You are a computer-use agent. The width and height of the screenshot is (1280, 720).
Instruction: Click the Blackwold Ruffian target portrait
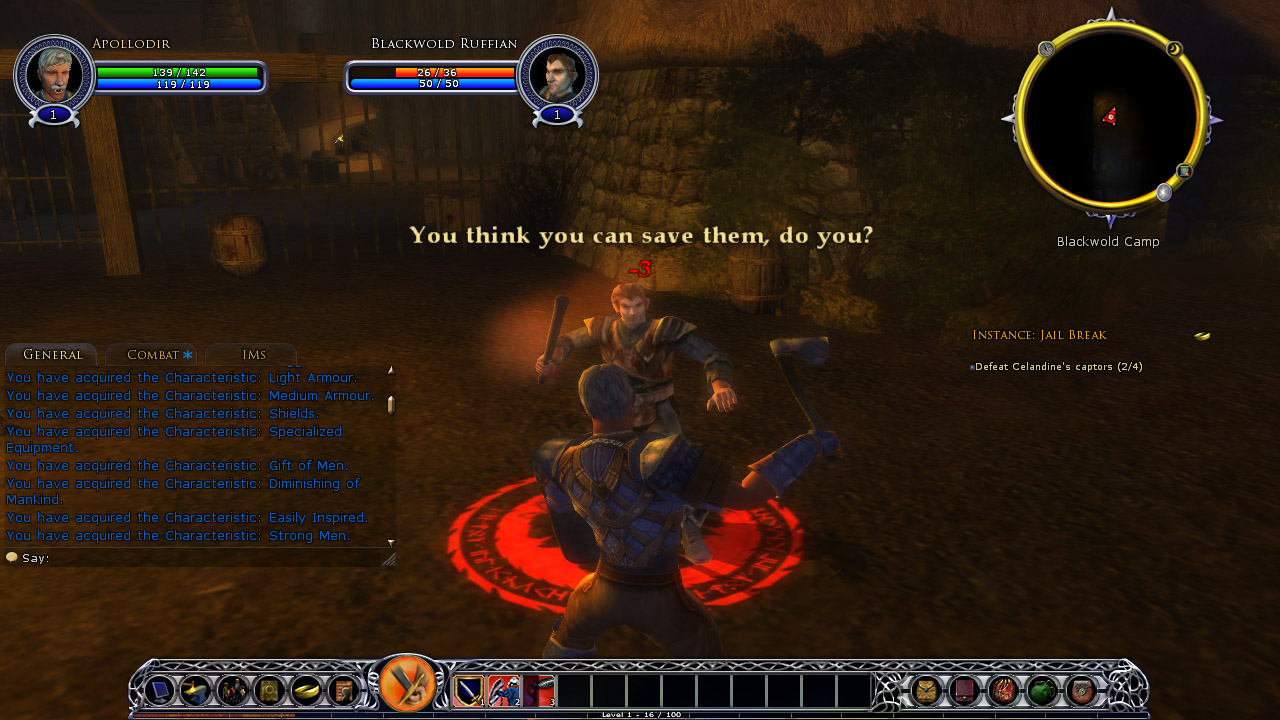click(557, 75)
